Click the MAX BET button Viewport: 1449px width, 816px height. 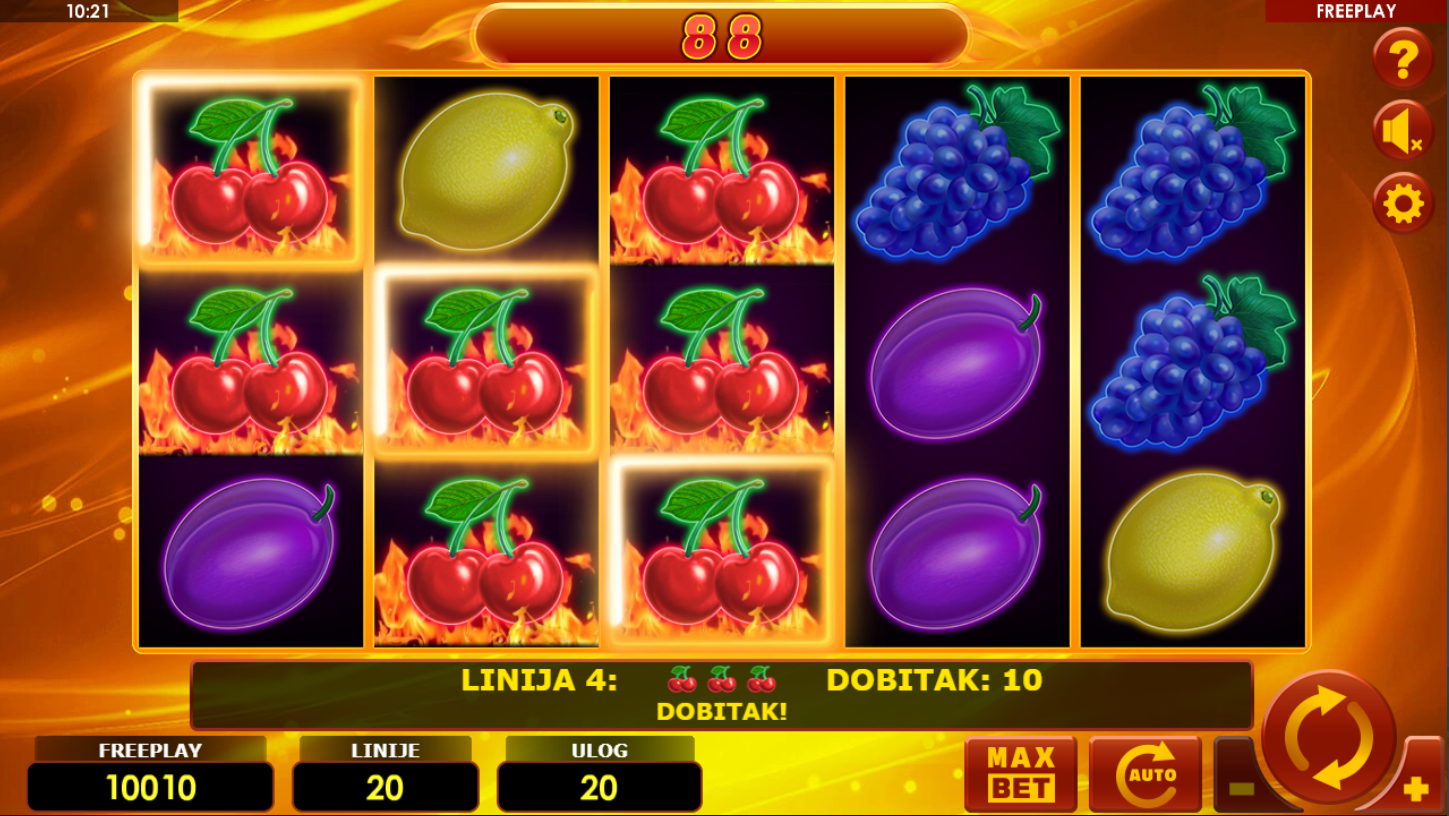click(x=1020, y=774)
